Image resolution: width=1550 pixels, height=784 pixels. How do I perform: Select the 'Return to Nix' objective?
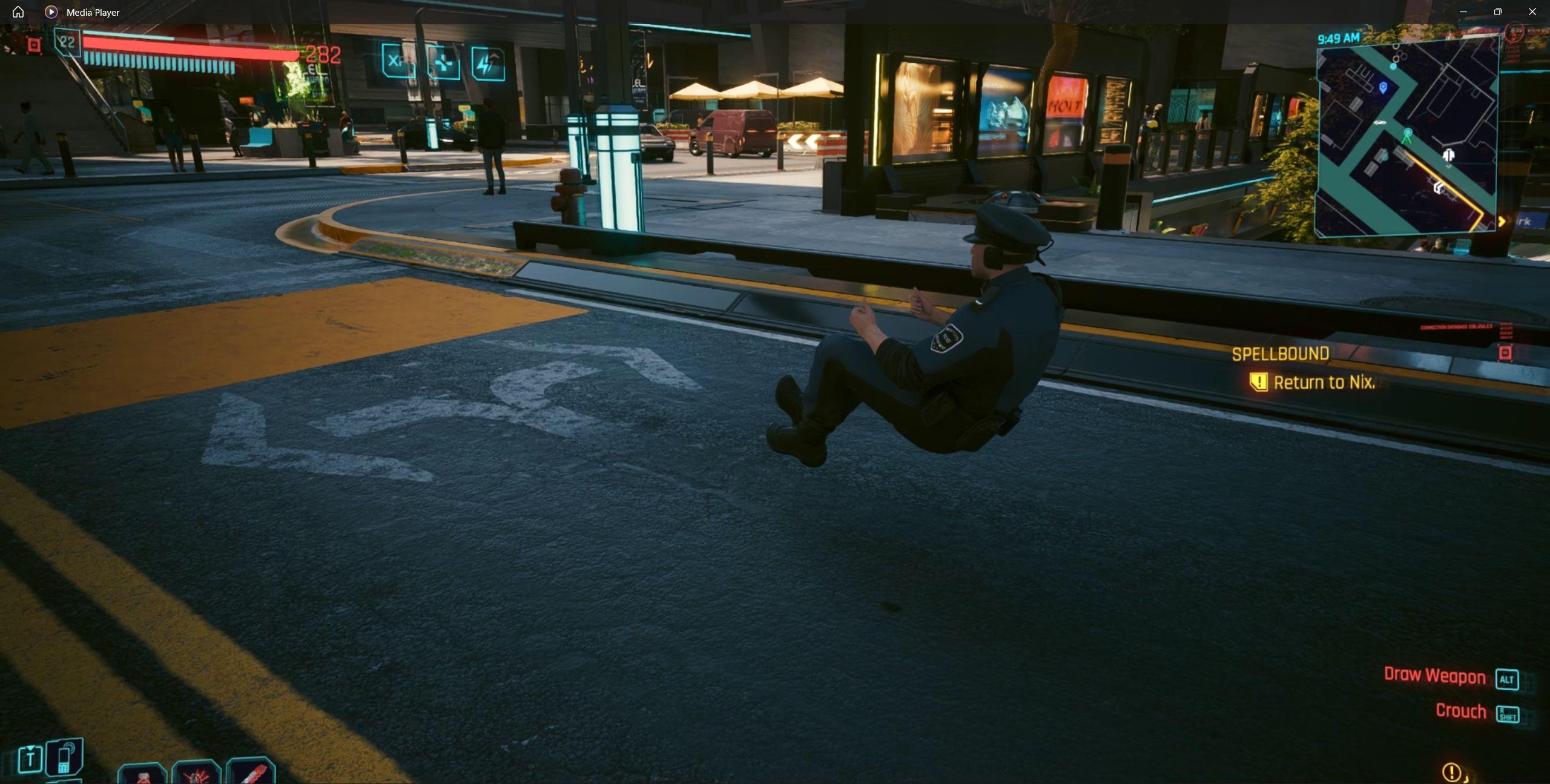1324,383
